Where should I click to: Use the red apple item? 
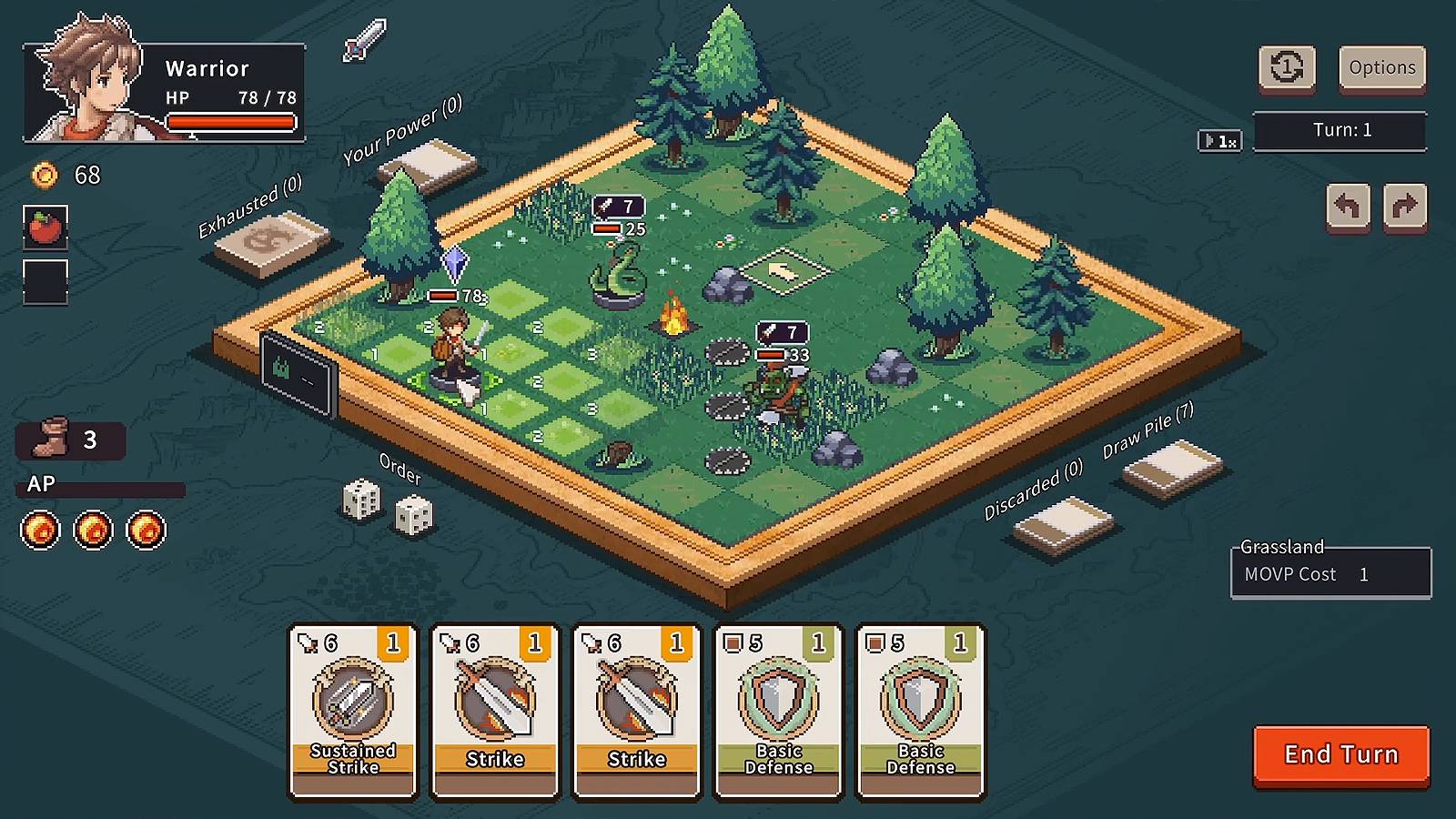[x=45, y=227]
